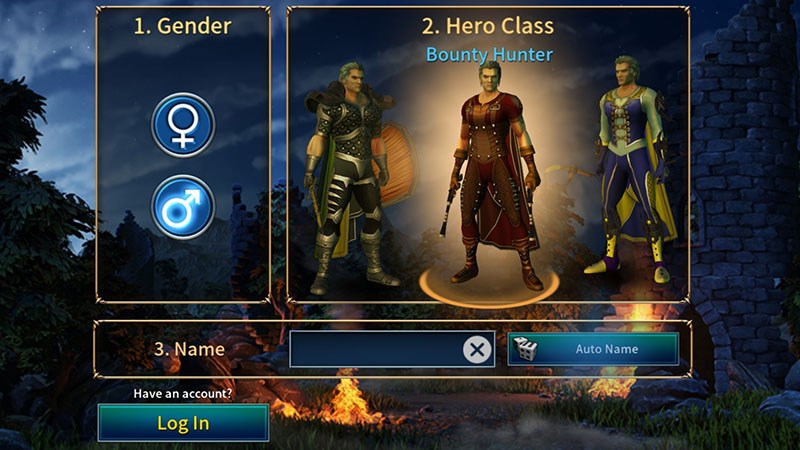
Task: Clear the name field with the X
Action: 478,349
